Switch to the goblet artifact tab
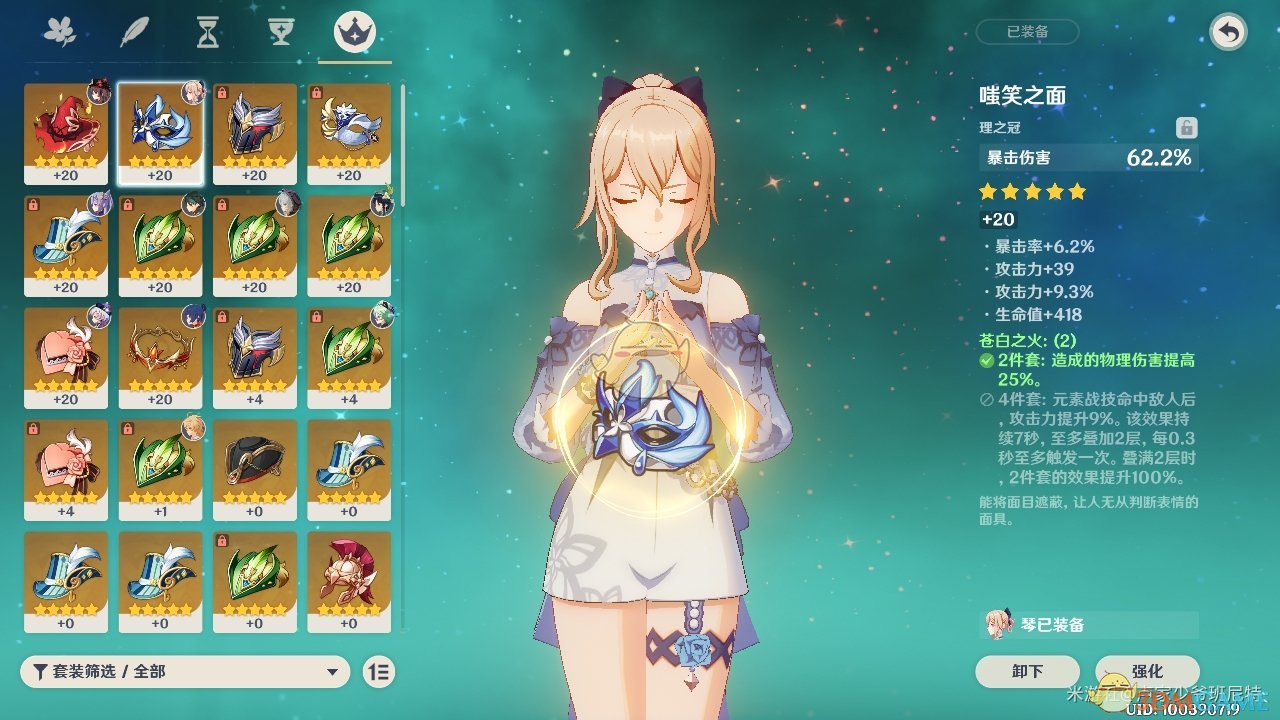 tap(281, 33)
